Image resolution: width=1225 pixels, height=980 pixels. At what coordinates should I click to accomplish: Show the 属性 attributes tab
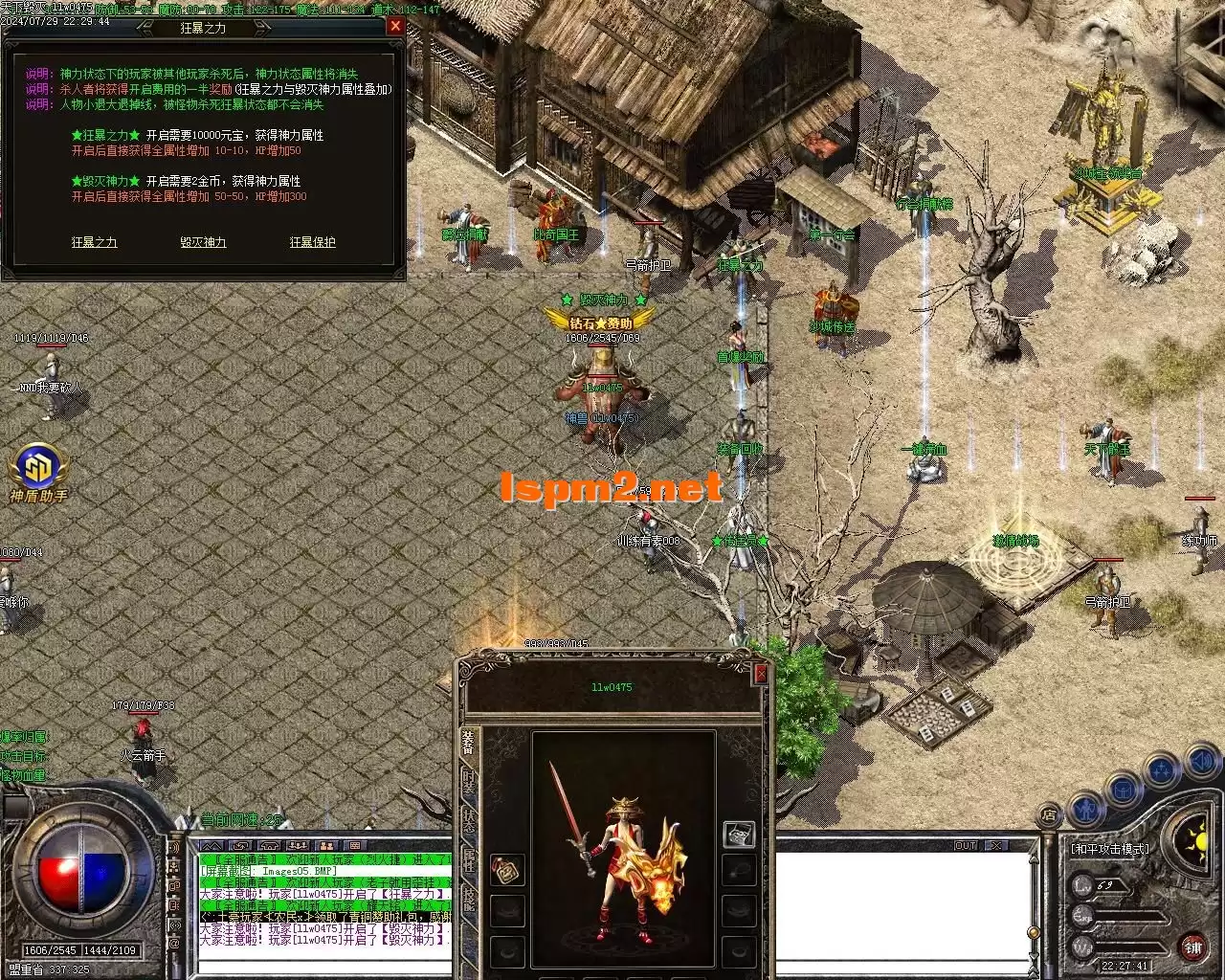pyautogui.click(x=468, y=857)
